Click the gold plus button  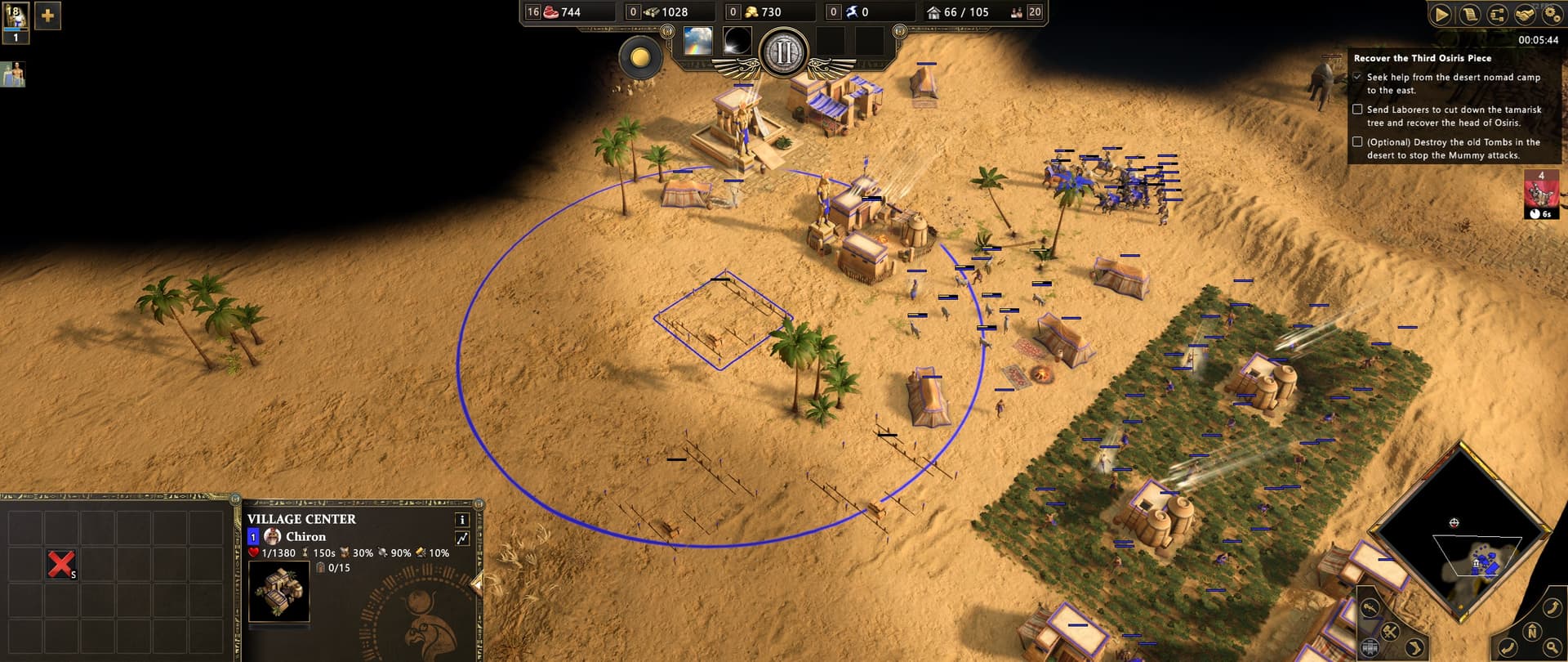click(x=47, y=16)
